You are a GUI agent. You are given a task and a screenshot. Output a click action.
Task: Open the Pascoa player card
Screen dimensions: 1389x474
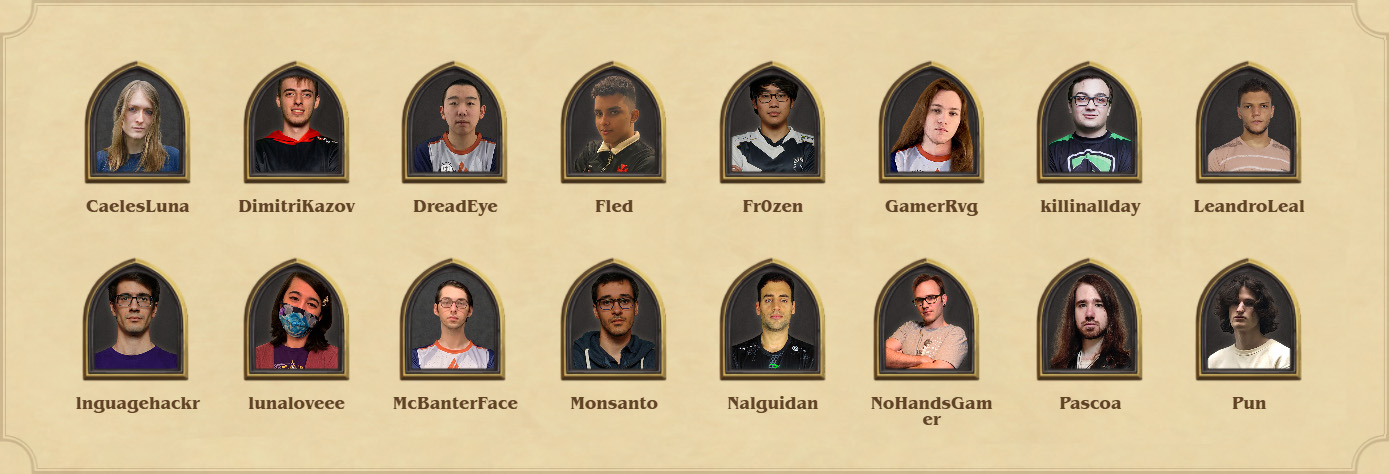point(1089,320)
